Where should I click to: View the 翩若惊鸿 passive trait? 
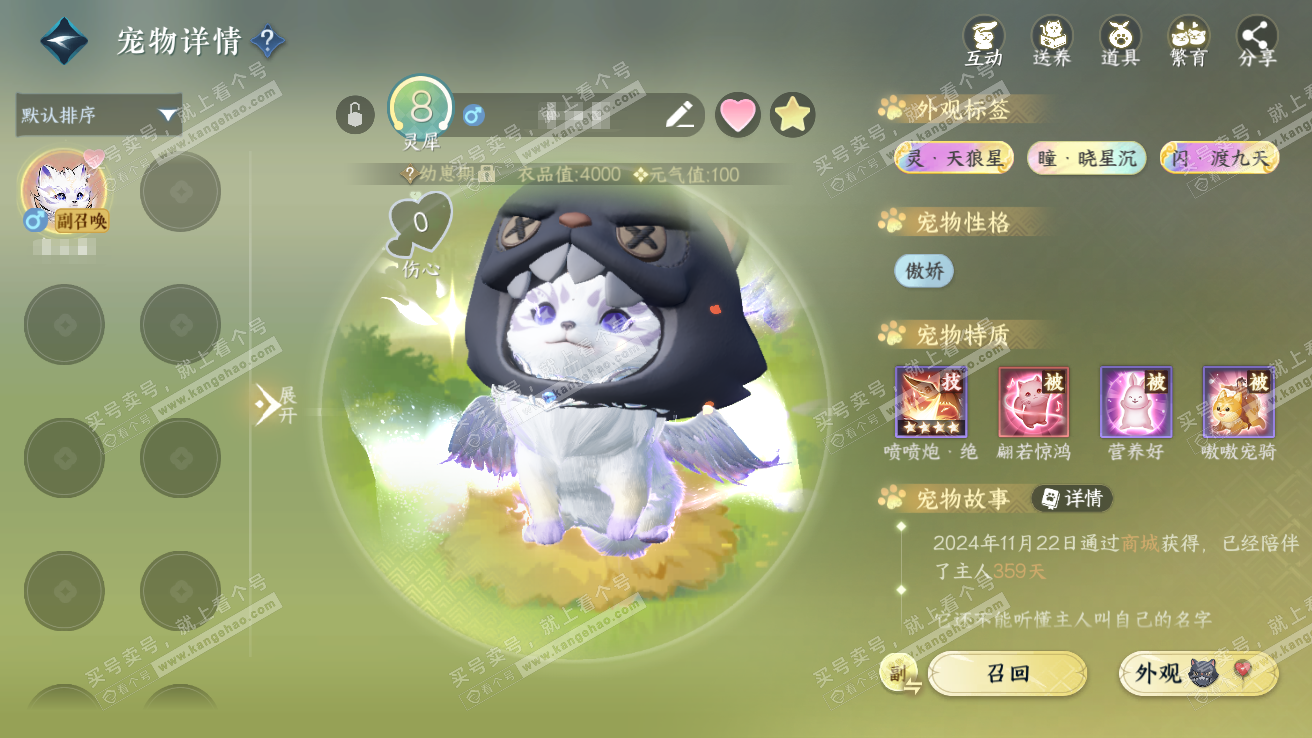tap(1033, 402)
